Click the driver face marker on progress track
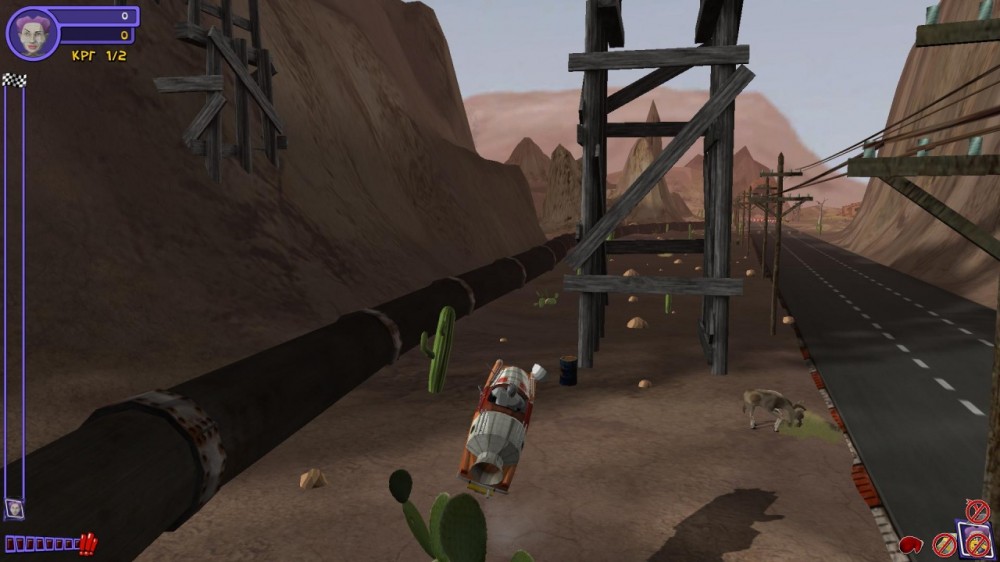Viewport: 1000px width, 562px height. click(14, 508)
